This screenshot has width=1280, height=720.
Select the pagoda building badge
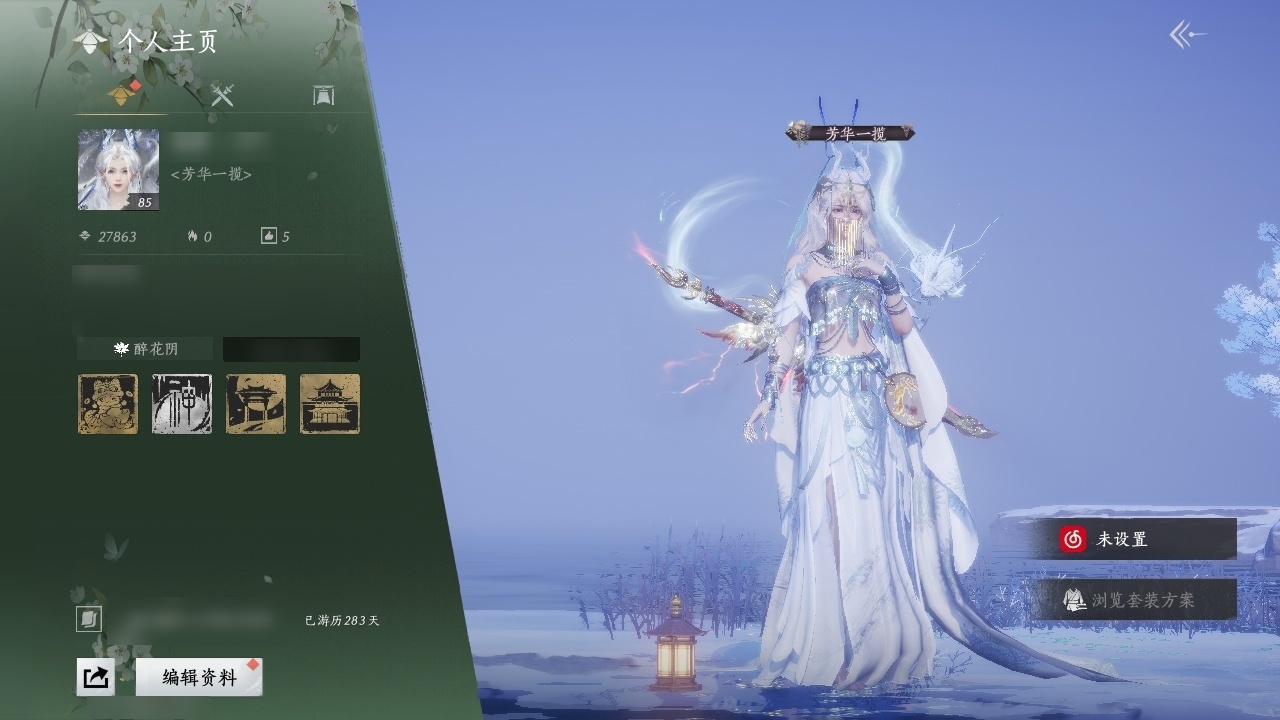point(330,404)
